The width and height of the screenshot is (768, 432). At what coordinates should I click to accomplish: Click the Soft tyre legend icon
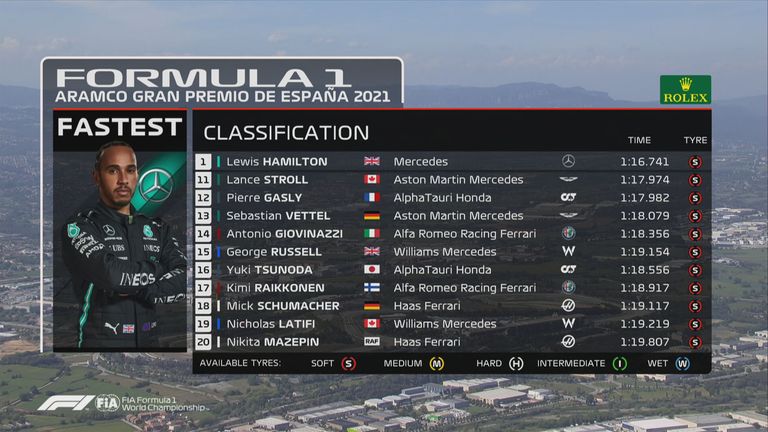click(x=348, y=364)
